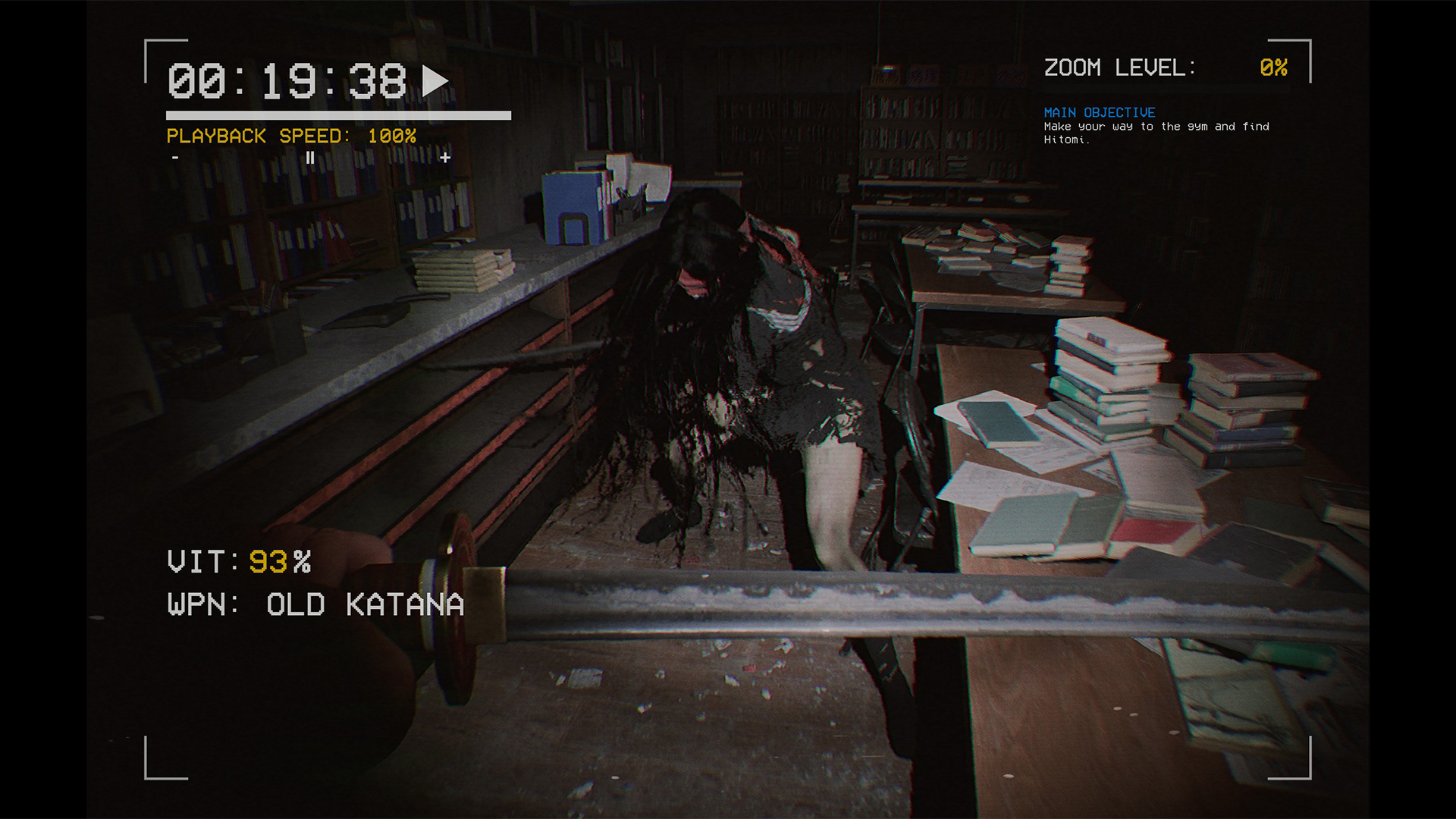This screenshot has height=819, width=1456.
Task: Switch to the MAIN OBJECTIVE heading
Action: pos(1099,112)
